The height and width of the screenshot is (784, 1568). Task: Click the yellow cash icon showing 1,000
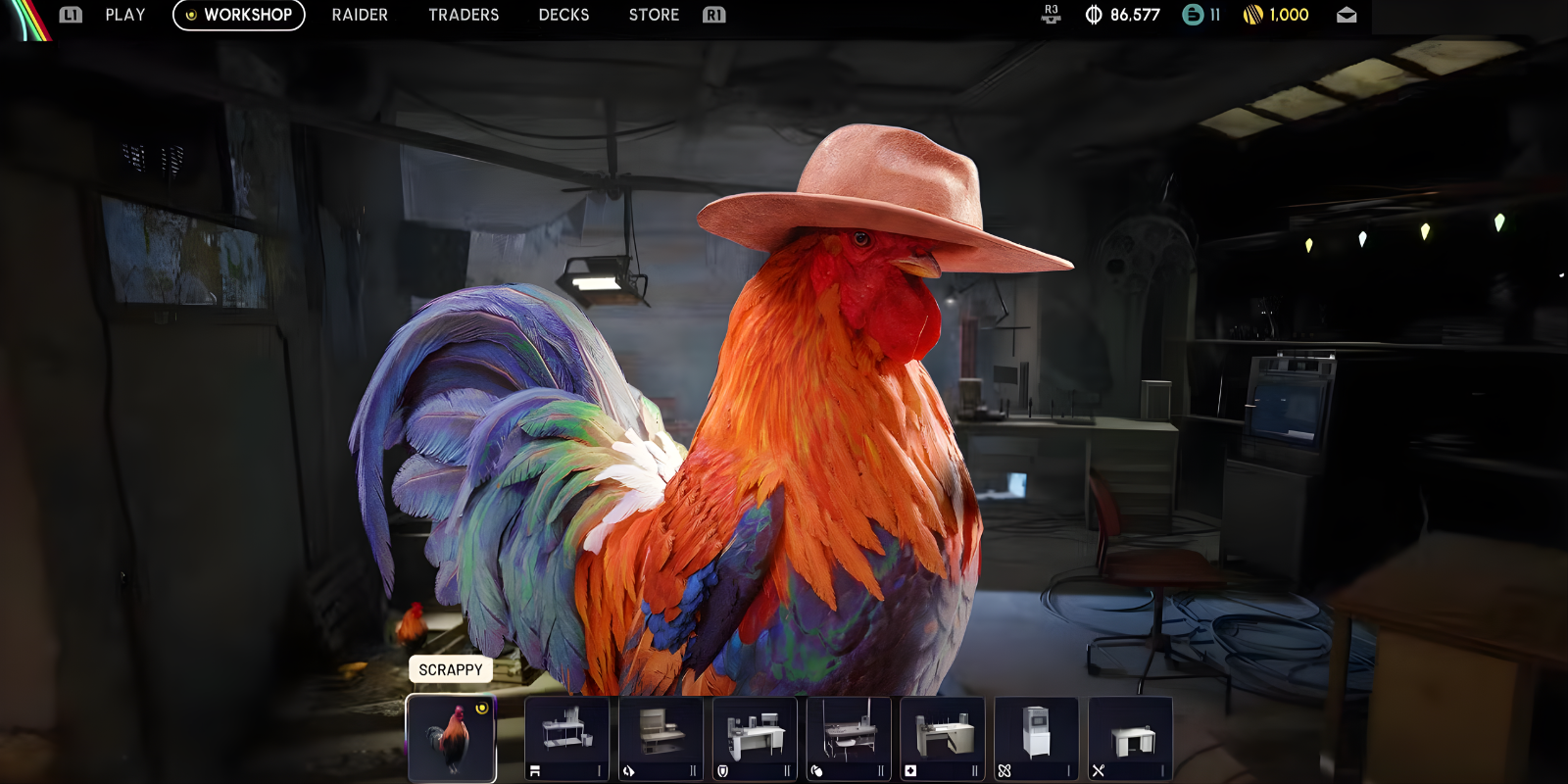pos(1254,15)
